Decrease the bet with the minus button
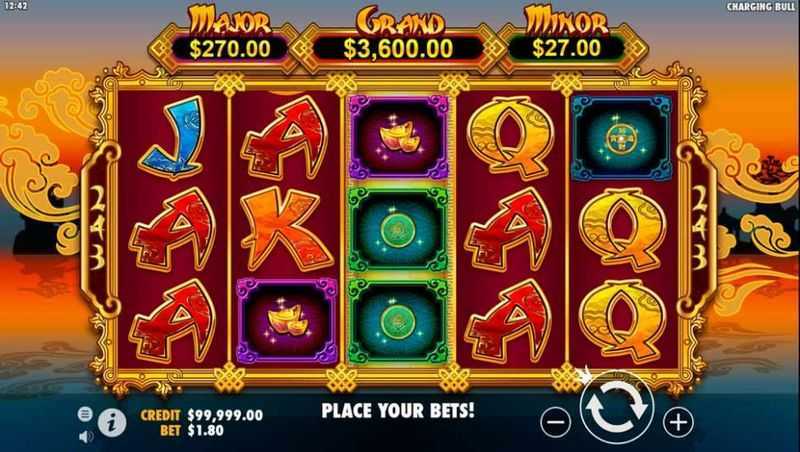800x452 pixels. point(555,422)
